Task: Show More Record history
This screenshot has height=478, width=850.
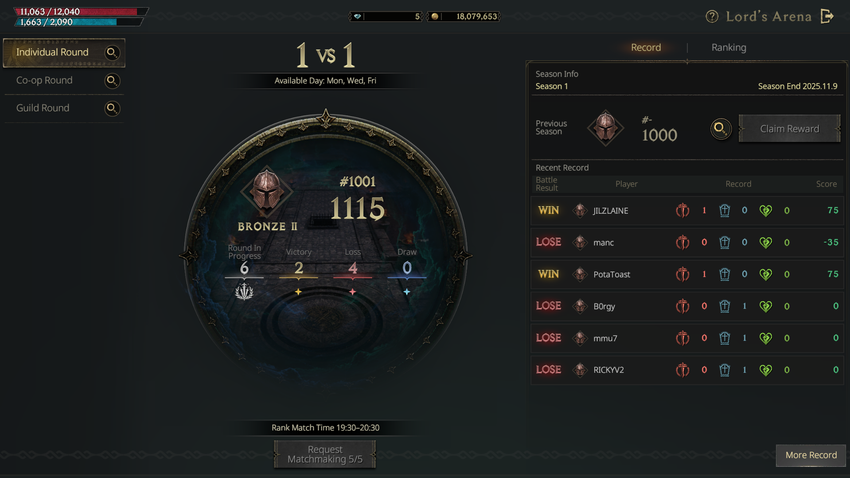Action: point(810,455)
